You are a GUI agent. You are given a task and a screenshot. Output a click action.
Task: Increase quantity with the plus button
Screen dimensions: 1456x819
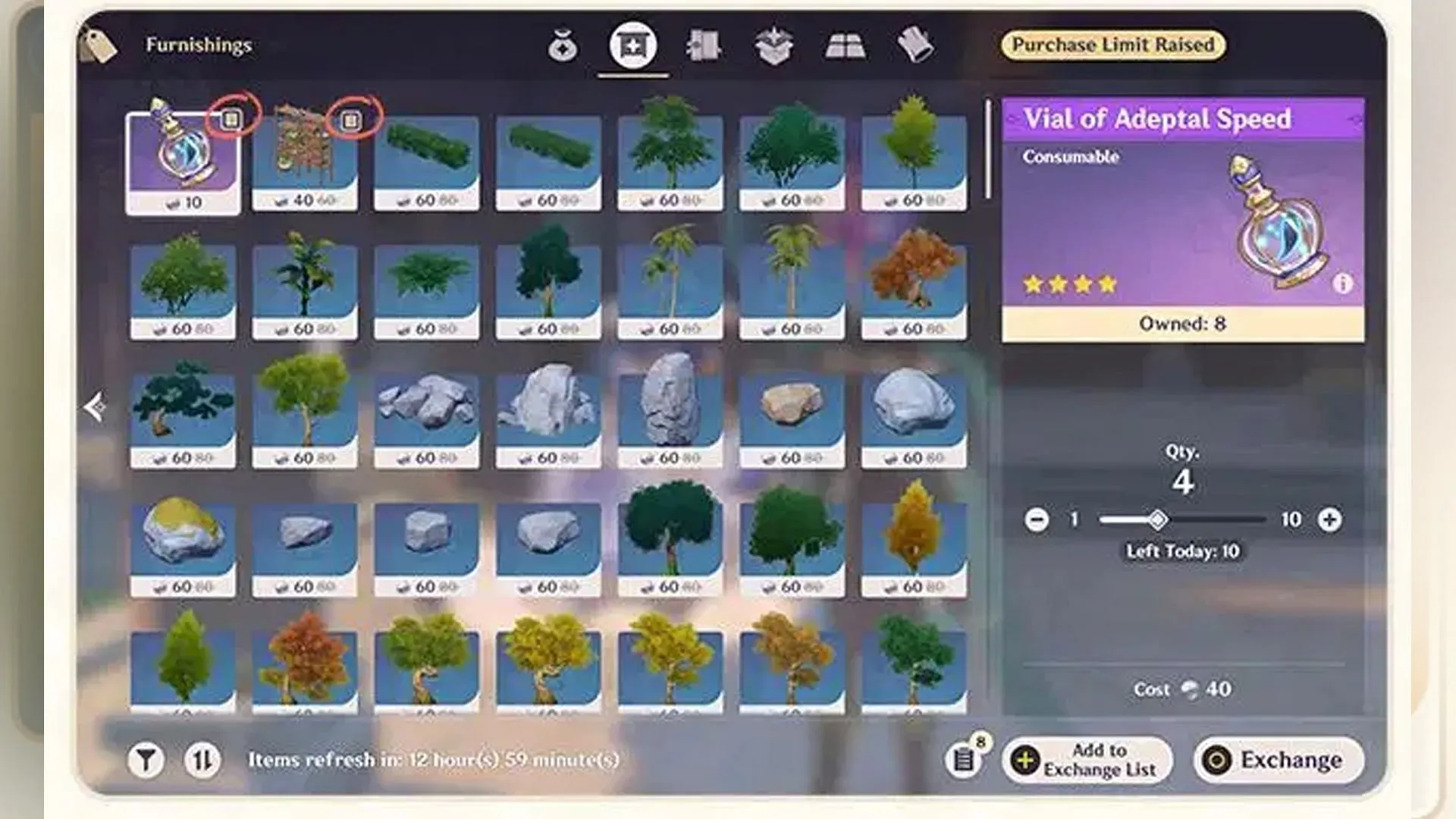pyautogui.click(x=1329, y=519)
